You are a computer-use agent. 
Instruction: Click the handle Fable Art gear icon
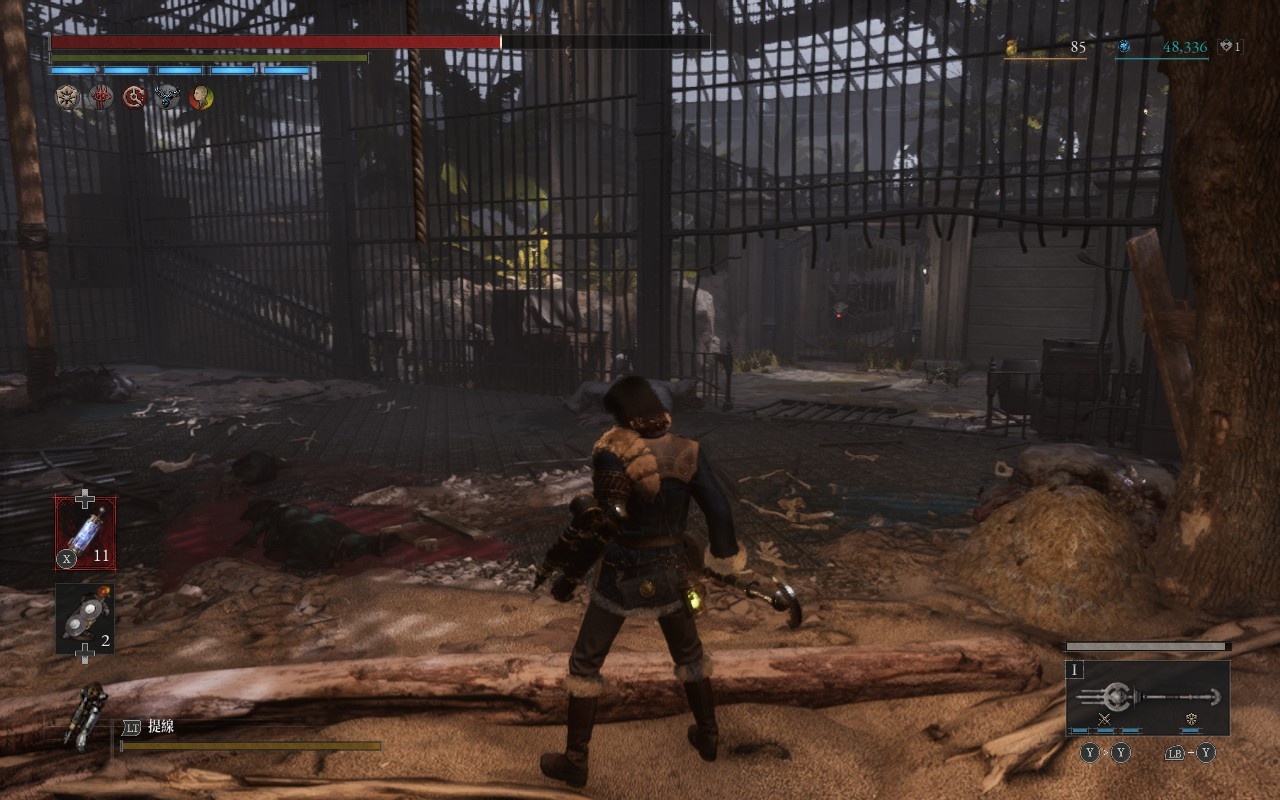[x=1191, y=719]
